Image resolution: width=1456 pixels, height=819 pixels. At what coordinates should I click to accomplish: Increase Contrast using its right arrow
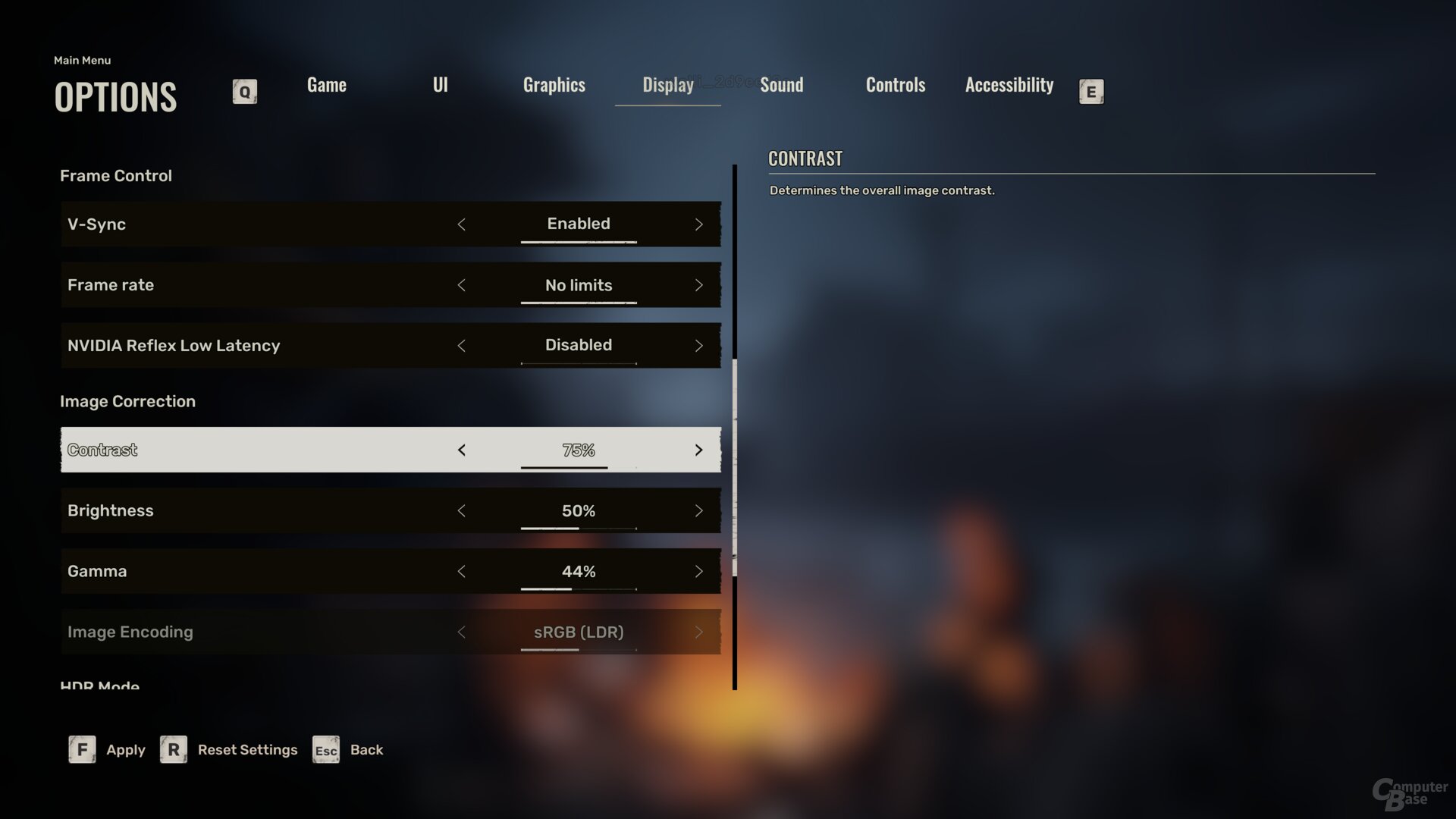tap(698, 450)
